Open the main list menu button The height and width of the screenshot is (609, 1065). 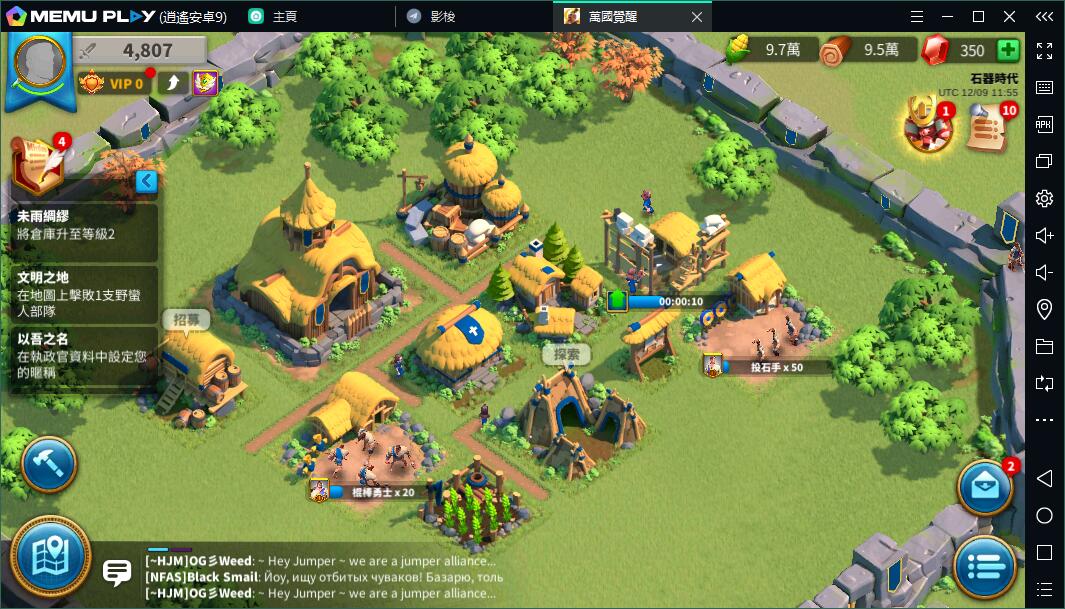click(984, 566)
